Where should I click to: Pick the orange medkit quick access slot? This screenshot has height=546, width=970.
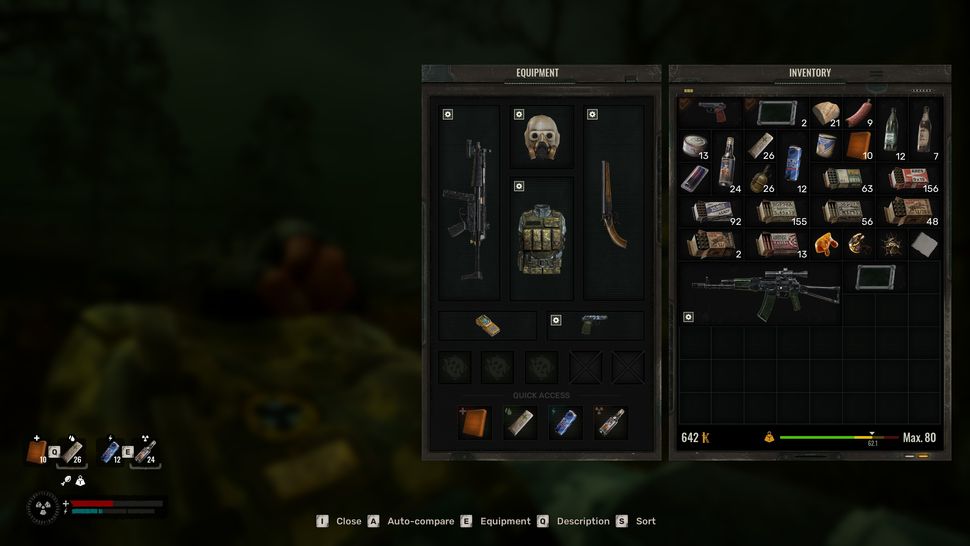pyautogui.click(x=475, y=421)
